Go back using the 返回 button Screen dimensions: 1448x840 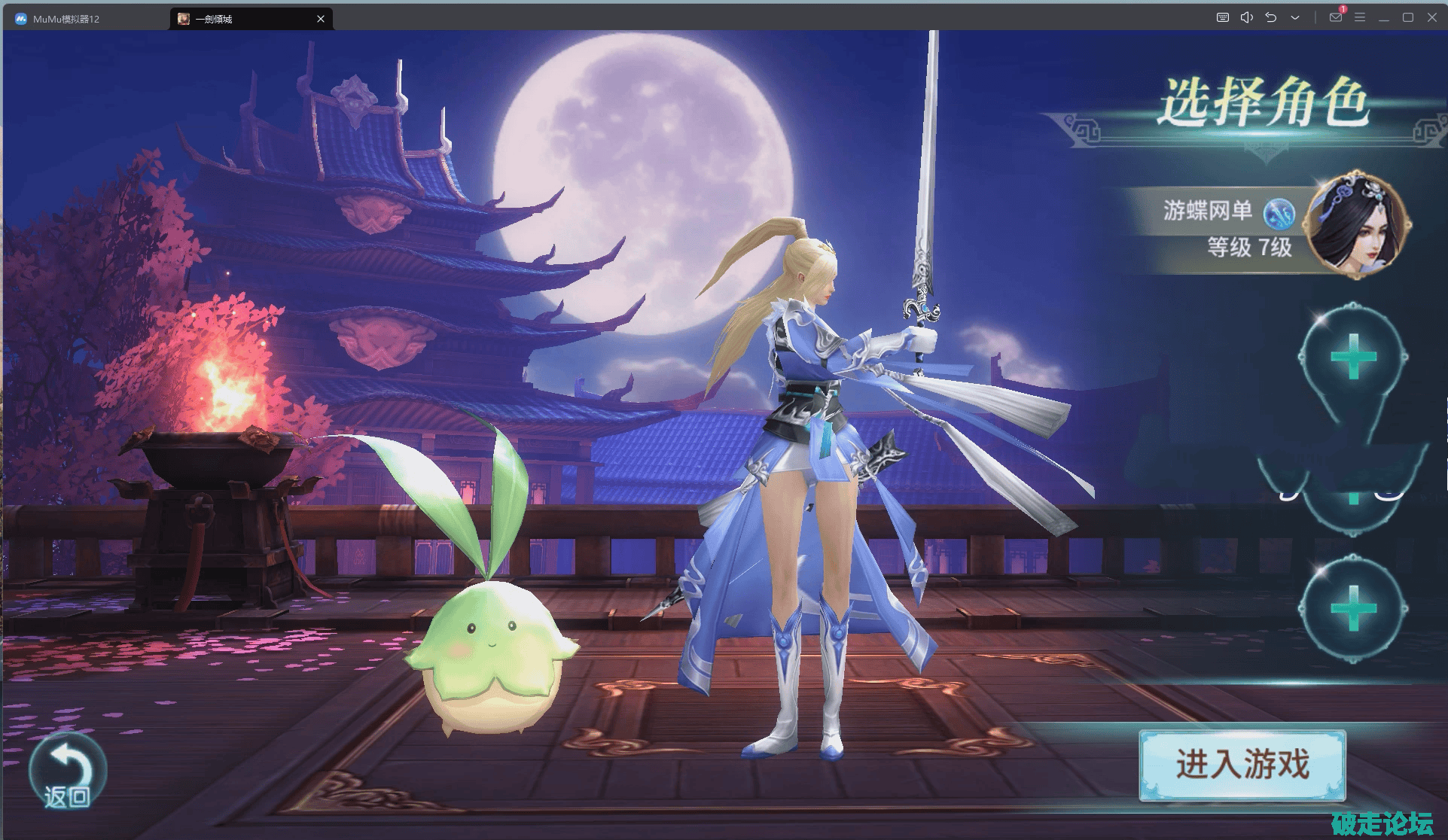point(67,772)
